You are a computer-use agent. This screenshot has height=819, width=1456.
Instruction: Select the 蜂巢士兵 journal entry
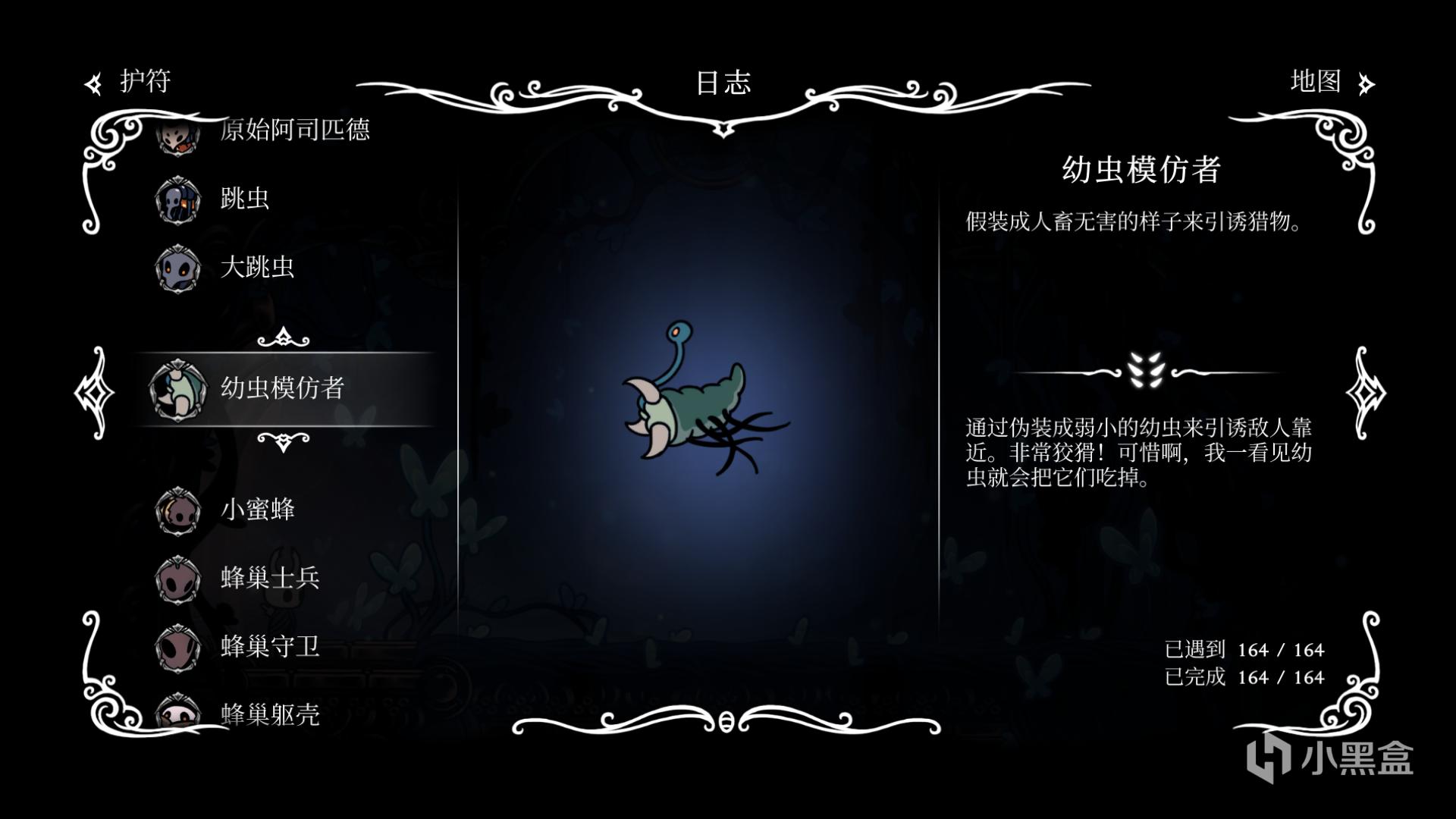click(x=270, y=578)
